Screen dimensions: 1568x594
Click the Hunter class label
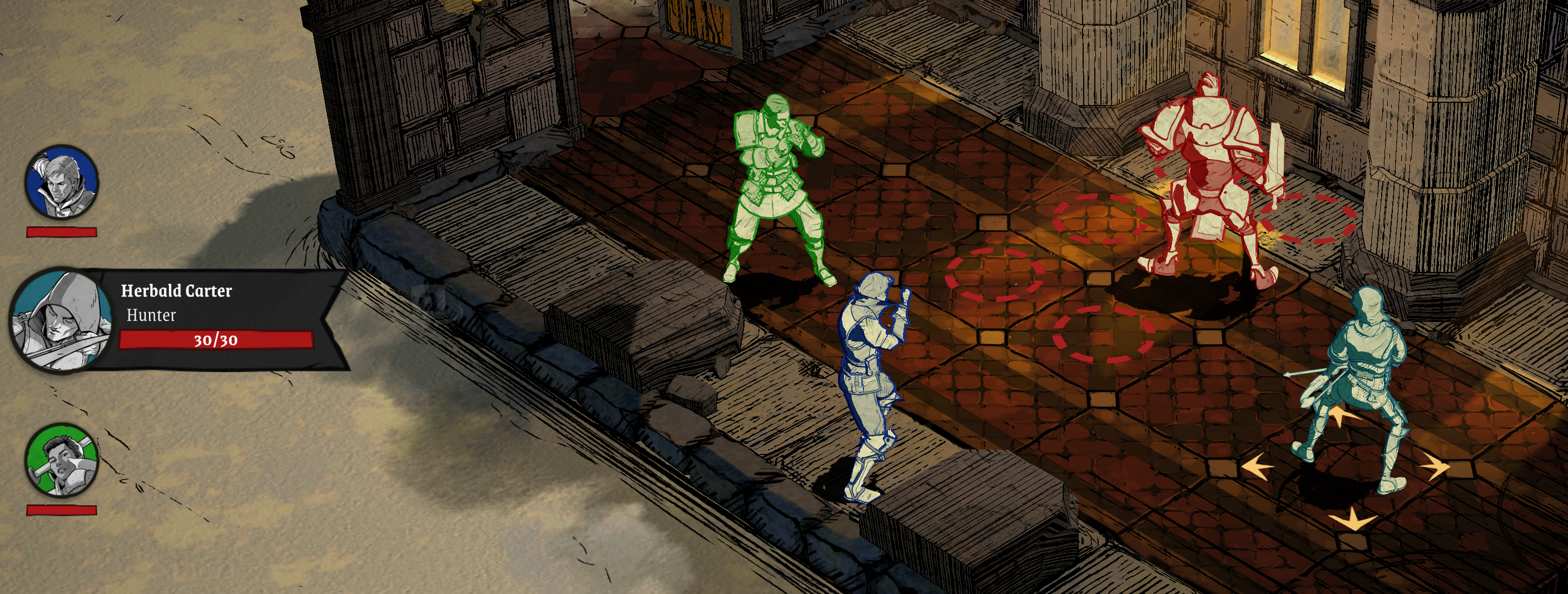point(150,316)
